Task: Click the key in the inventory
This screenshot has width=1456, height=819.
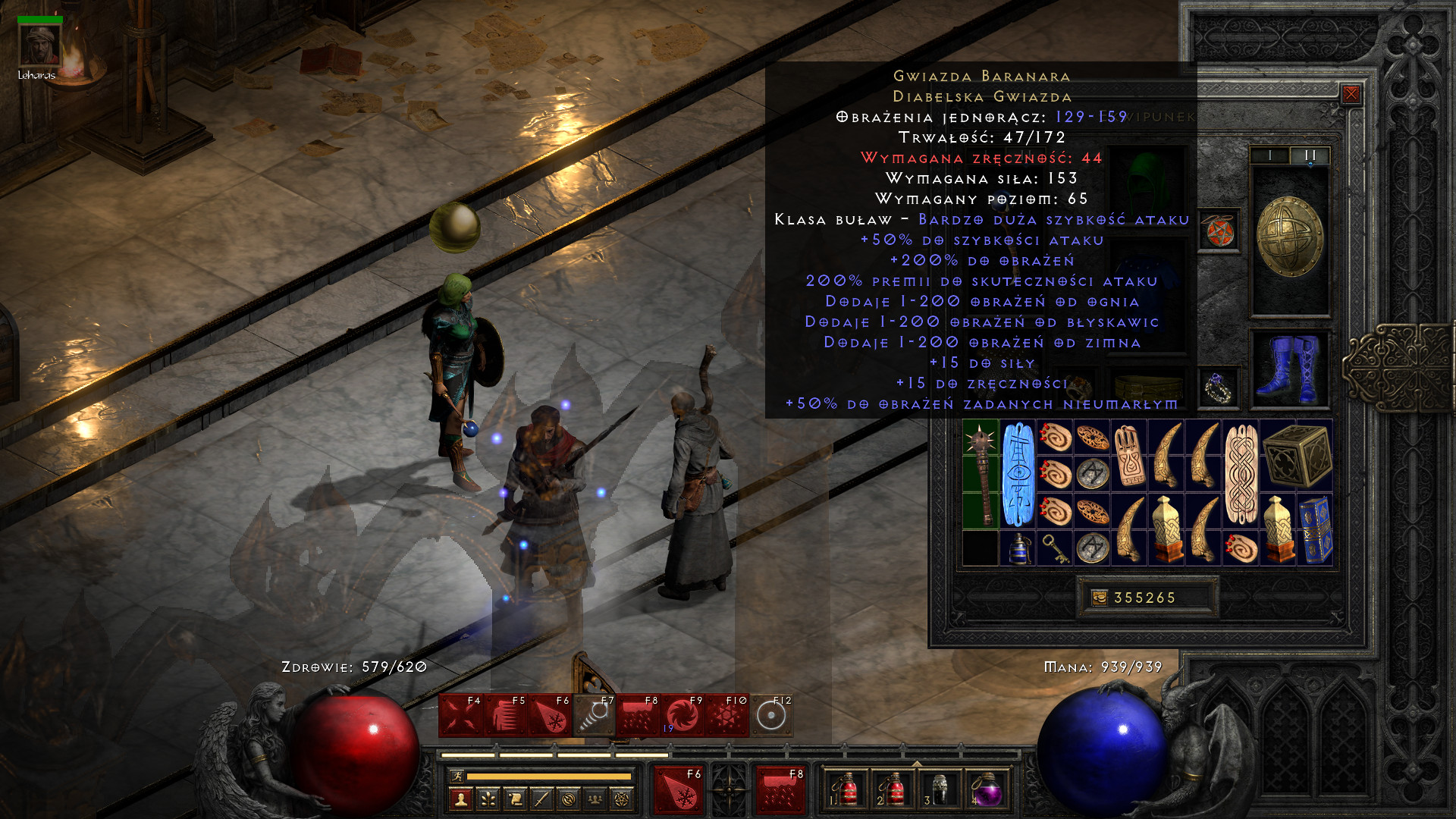Action: pyautogui.click(x=1055, y=548)
